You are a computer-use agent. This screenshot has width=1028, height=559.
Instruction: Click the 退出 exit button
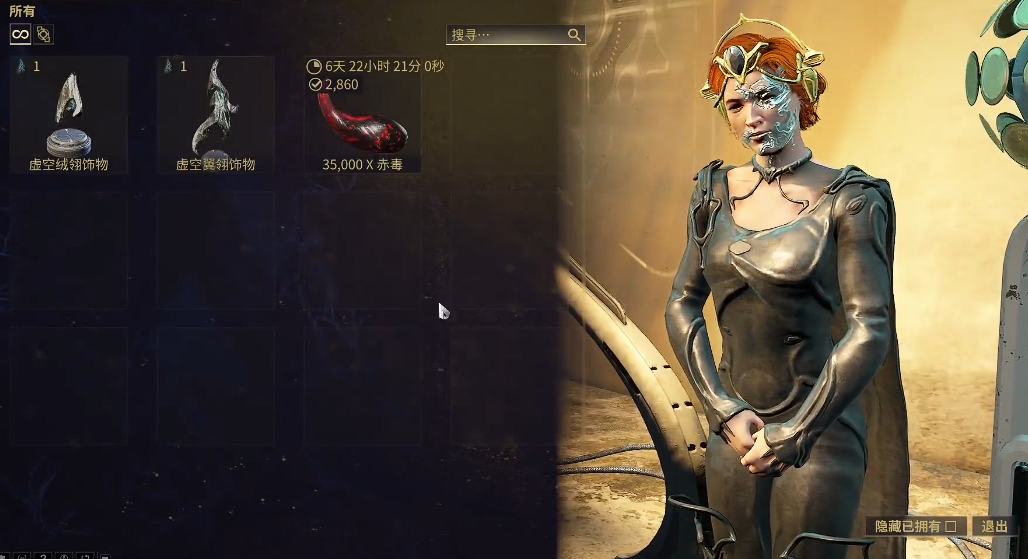click(x=994, y=526)
